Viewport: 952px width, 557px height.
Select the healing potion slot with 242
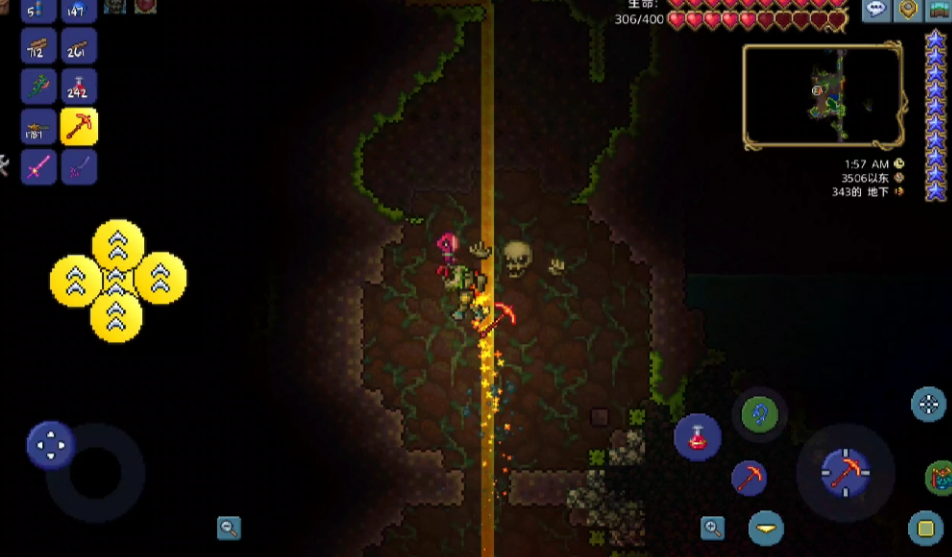79,88
